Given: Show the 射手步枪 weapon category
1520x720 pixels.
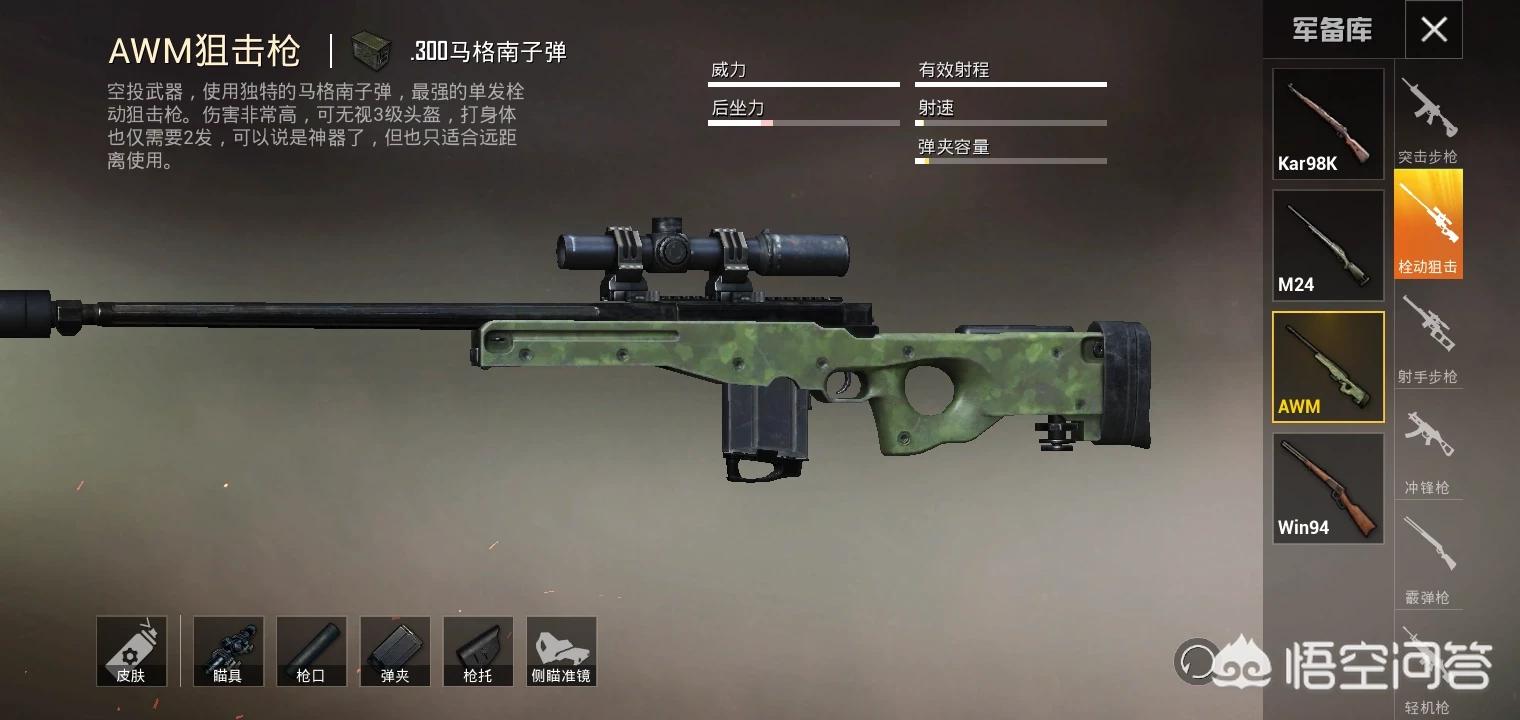Looking at the screenshot, I should [1428, 338].
